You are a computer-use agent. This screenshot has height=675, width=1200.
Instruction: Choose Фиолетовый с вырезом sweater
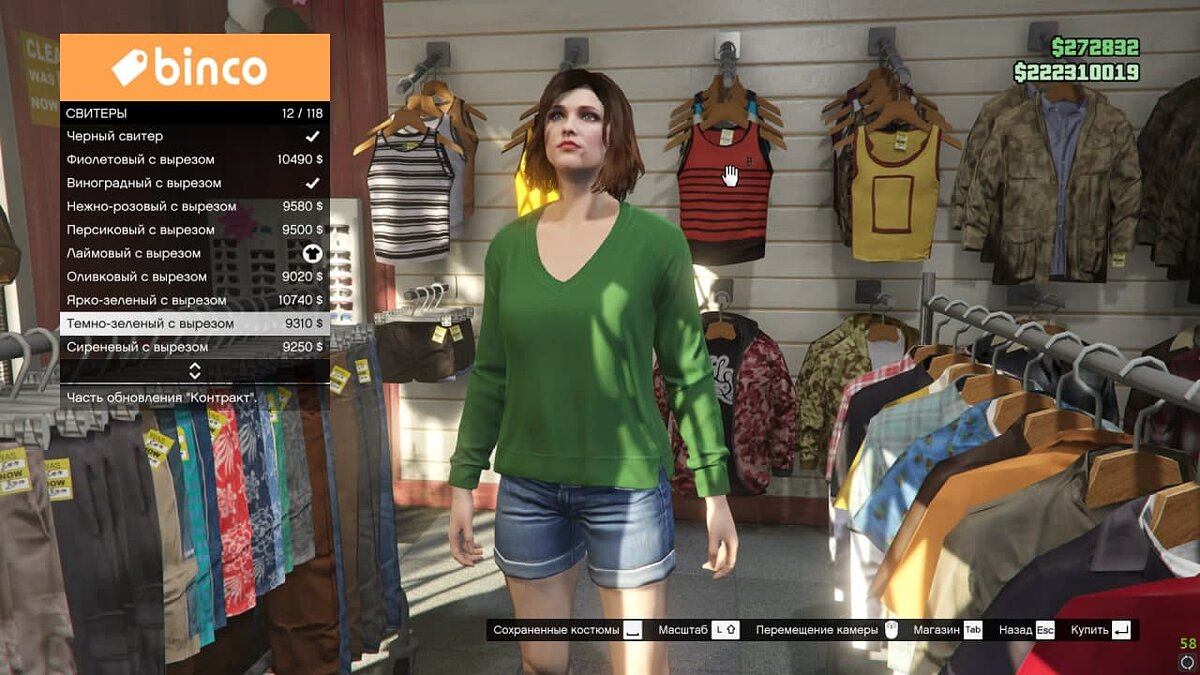coord(194,160)
